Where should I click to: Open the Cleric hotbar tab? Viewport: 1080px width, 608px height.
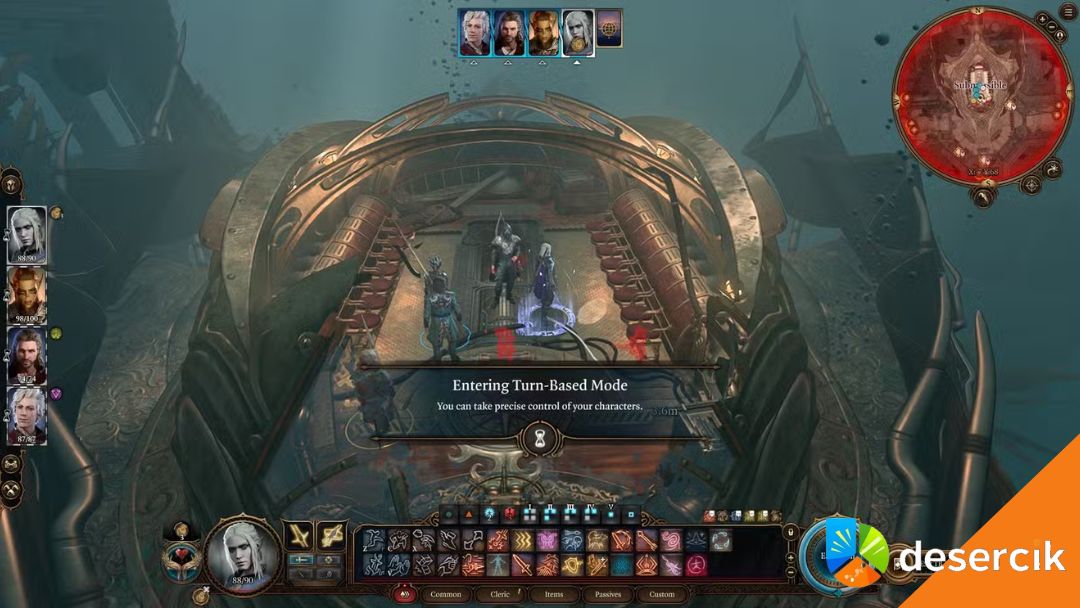click(x=501, y=594)
